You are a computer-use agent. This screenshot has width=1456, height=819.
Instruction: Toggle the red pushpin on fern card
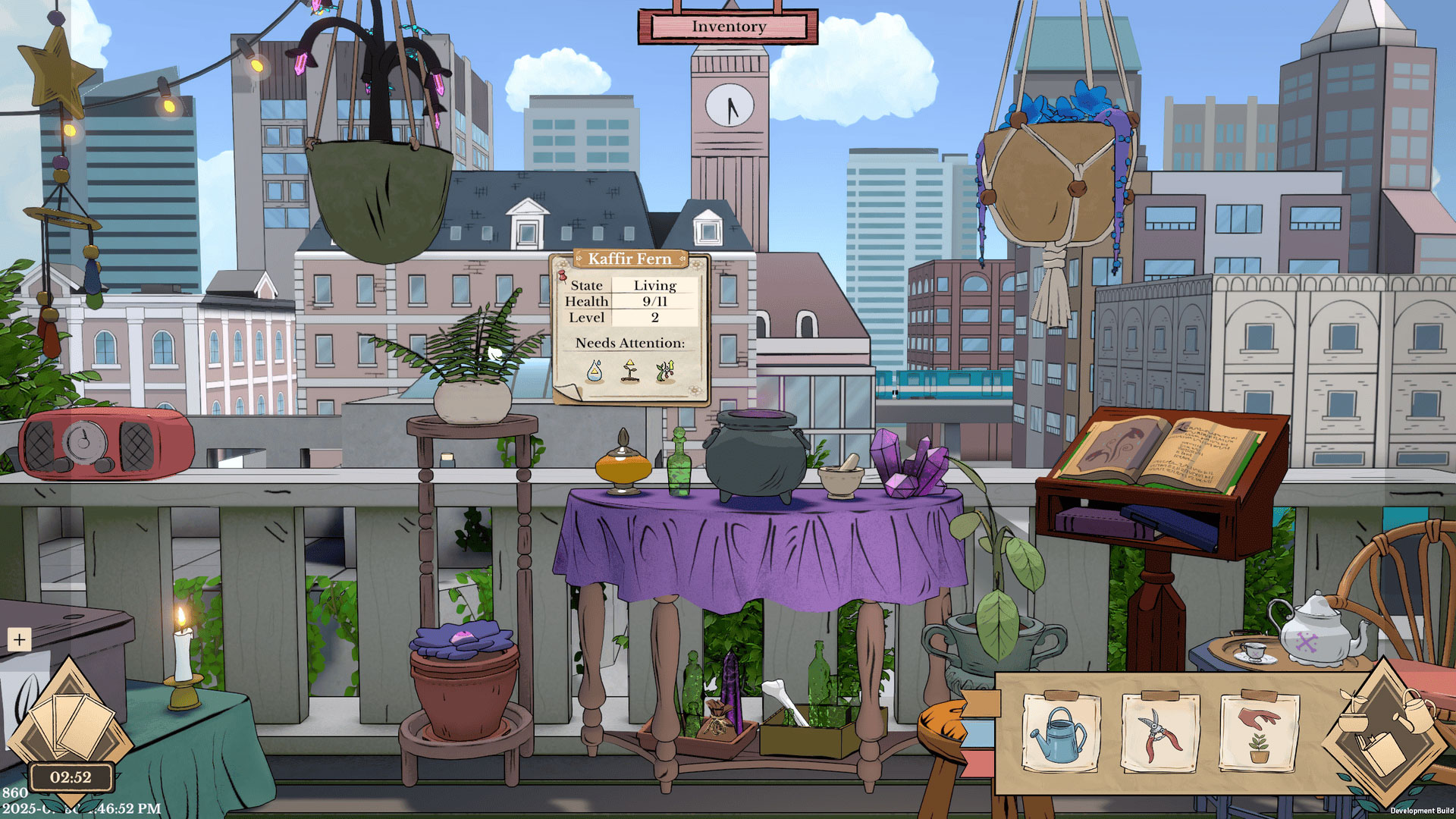(x=563, y=276)
